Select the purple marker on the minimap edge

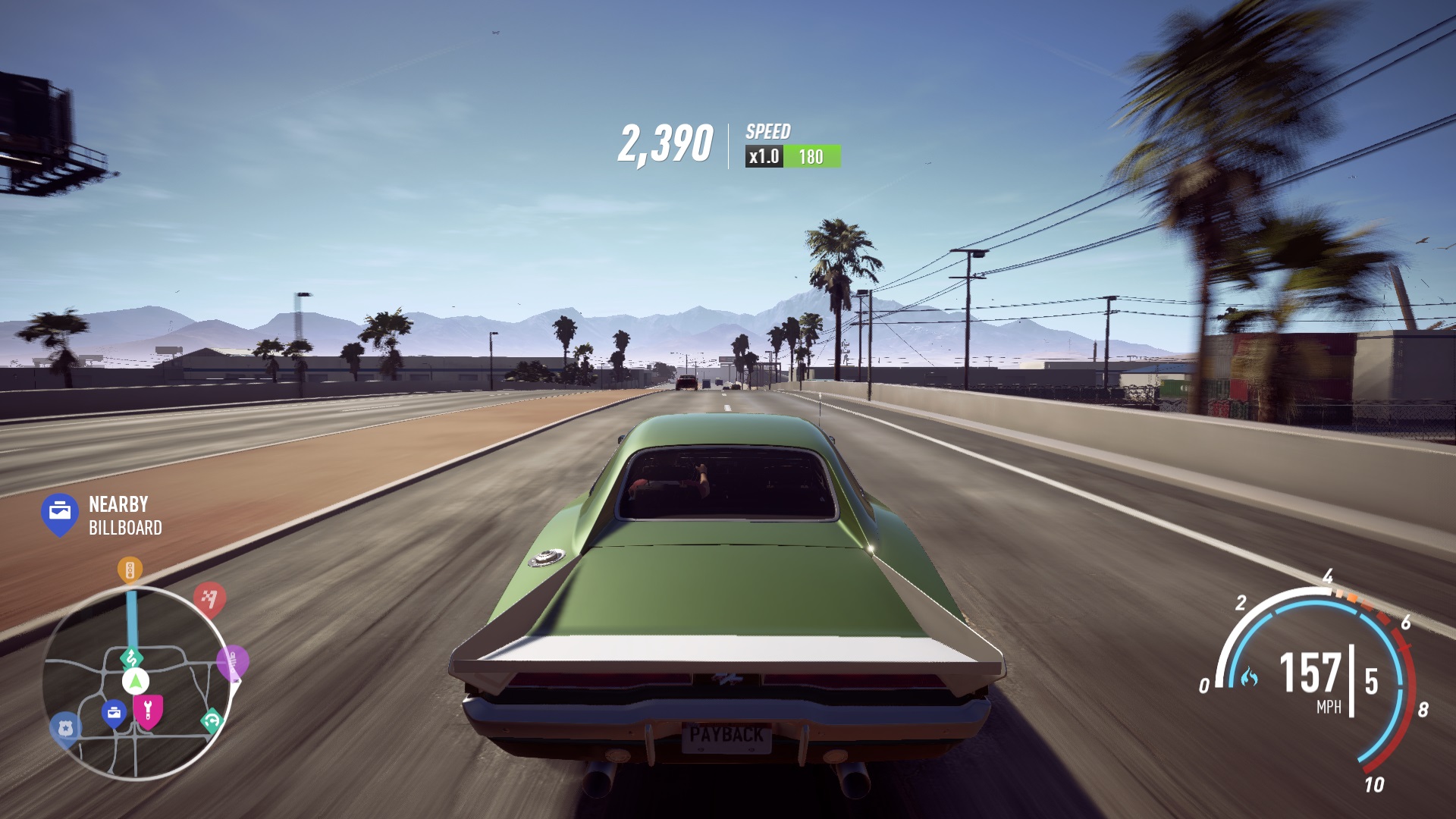(232, 662)
